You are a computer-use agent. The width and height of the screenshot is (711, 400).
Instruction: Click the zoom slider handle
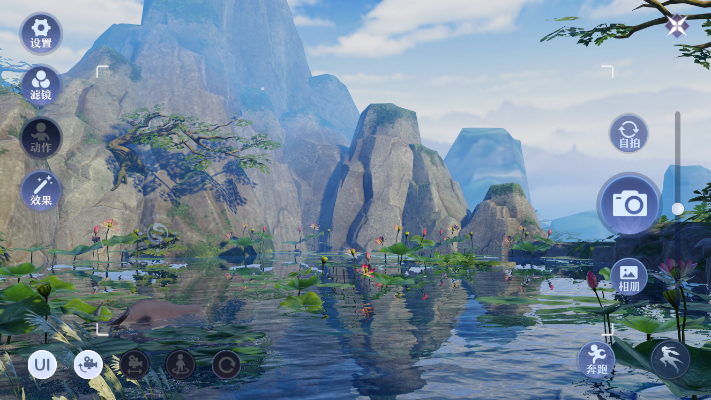678,209
